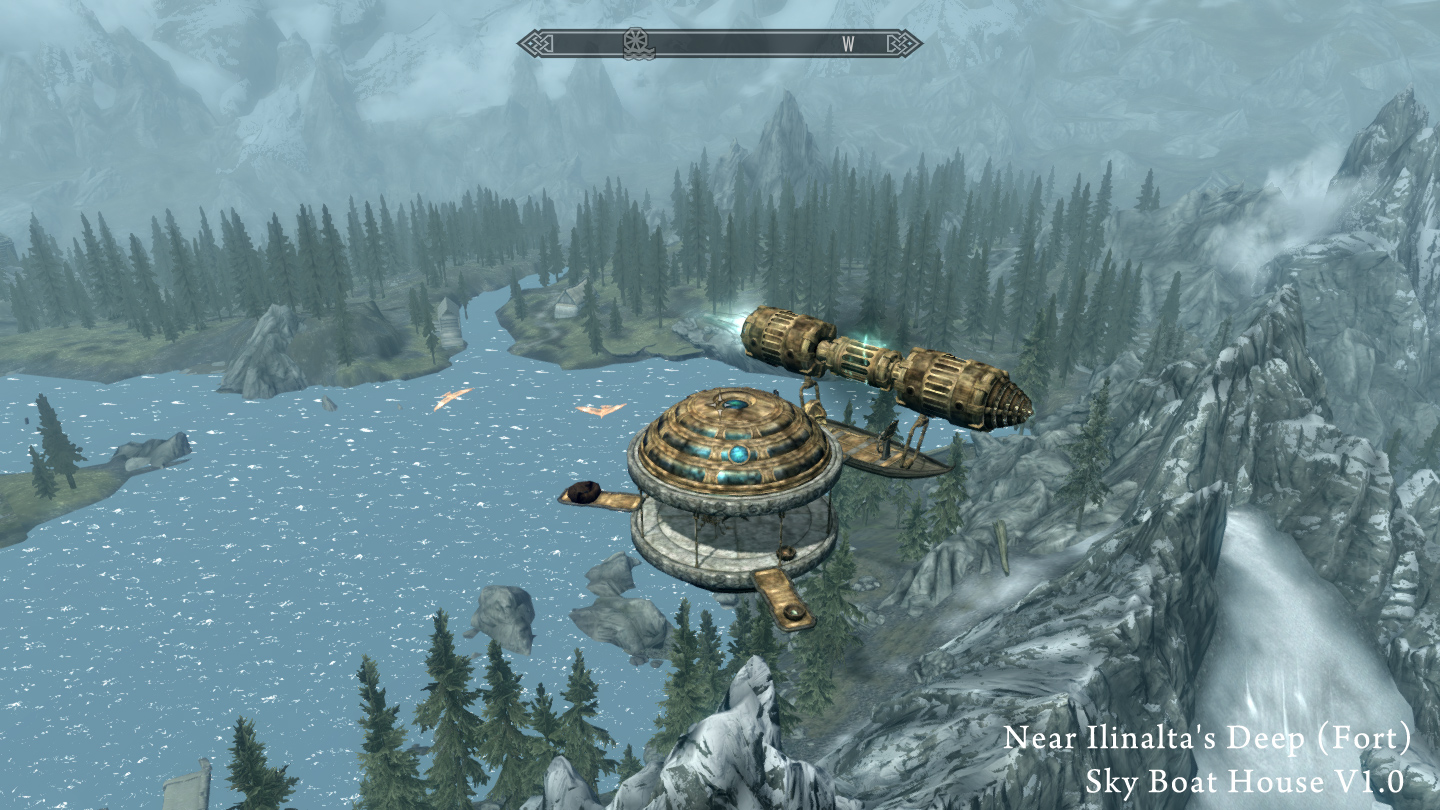Select the W west indicator on the compass
The width and height of the screenshot is (1440, 810).
click(848, 43)
